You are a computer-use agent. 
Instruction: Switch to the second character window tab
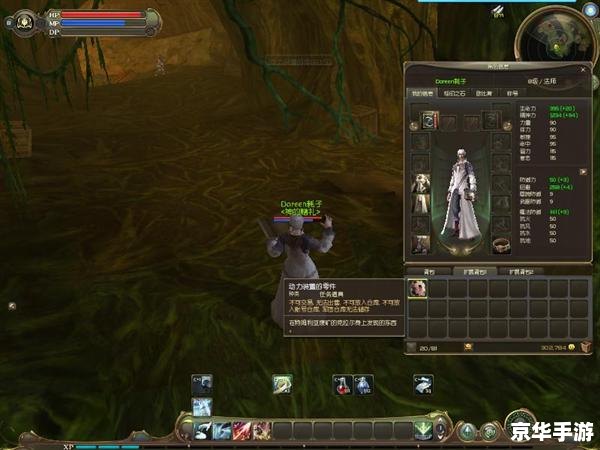[453, 93]
